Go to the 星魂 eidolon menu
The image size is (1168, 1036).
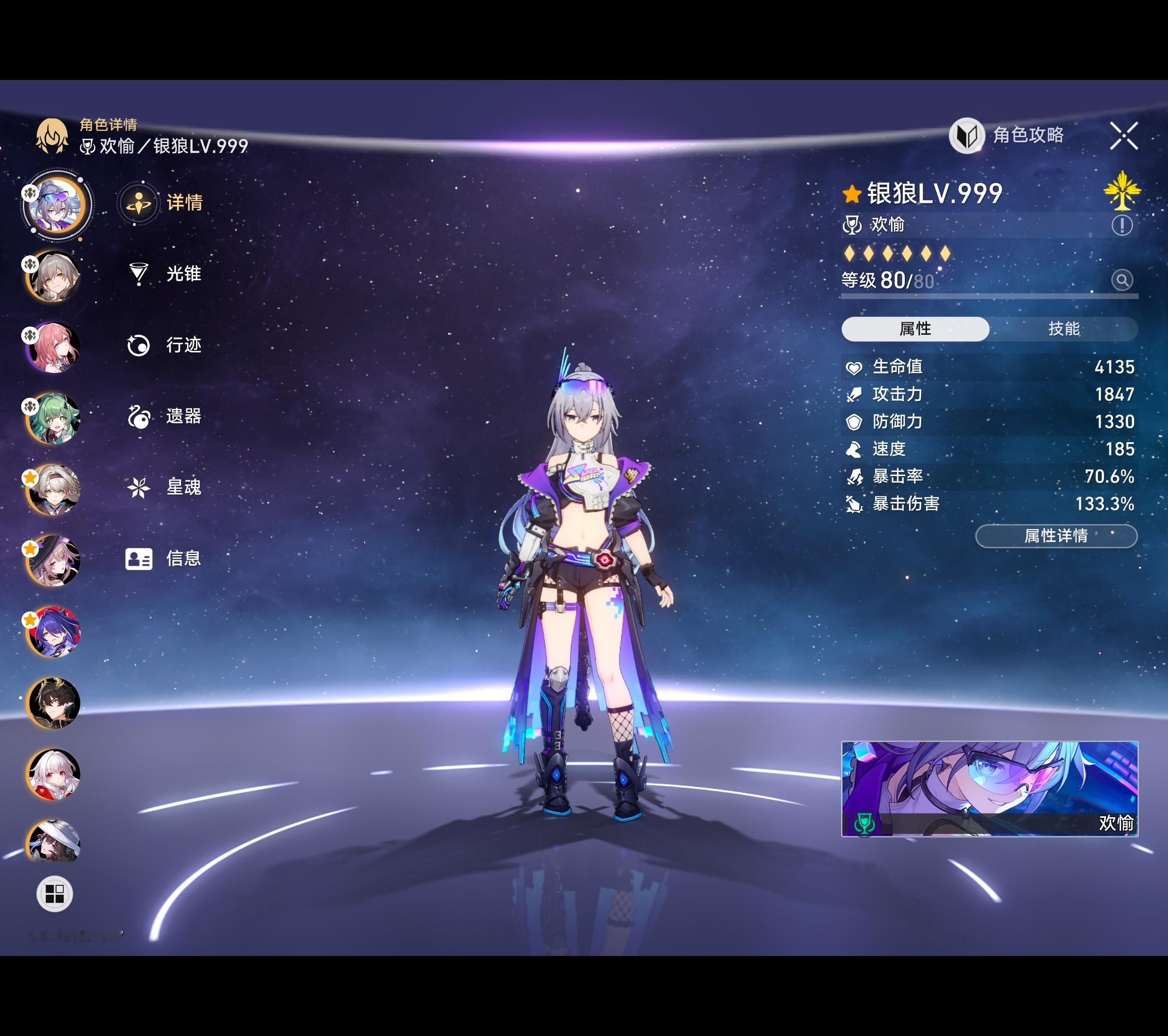click(x=183, y=487)
